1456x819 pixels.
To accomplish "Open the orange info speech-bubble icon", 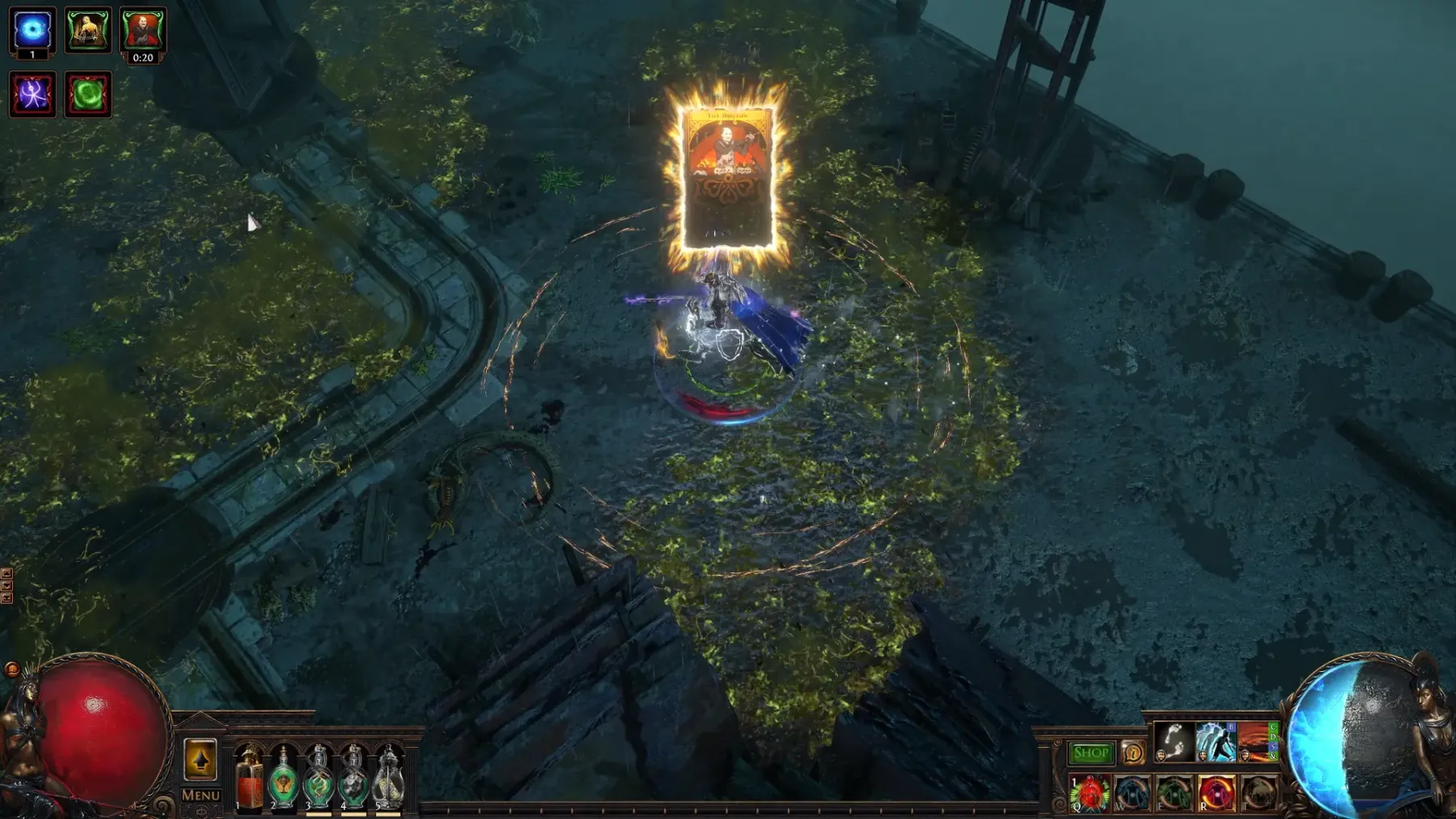I will click(1132, 754).
